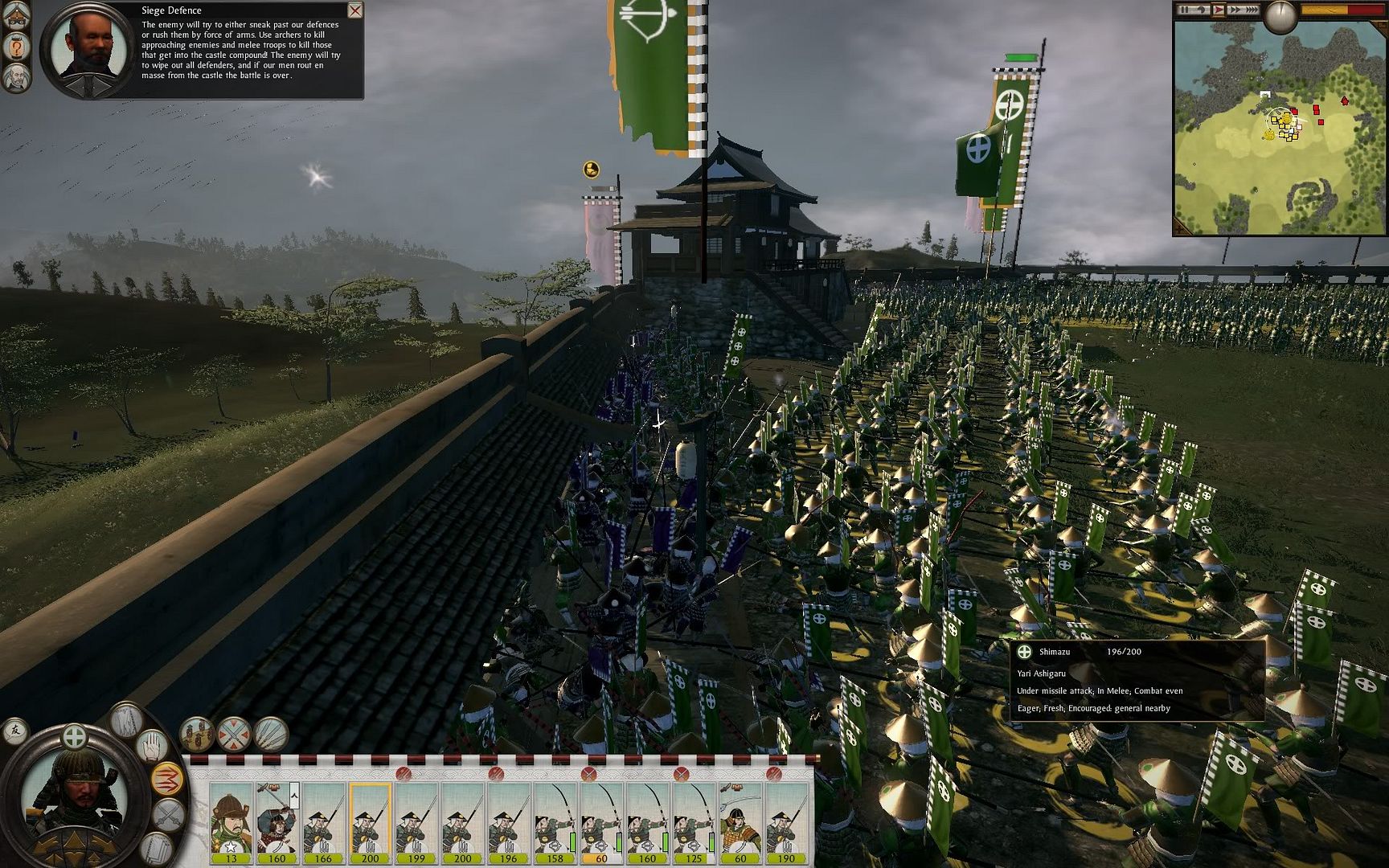1389x868 pixels.
Task: Select the Yari Ashigaru card with 166 men
Action: [x=323, y=821]
